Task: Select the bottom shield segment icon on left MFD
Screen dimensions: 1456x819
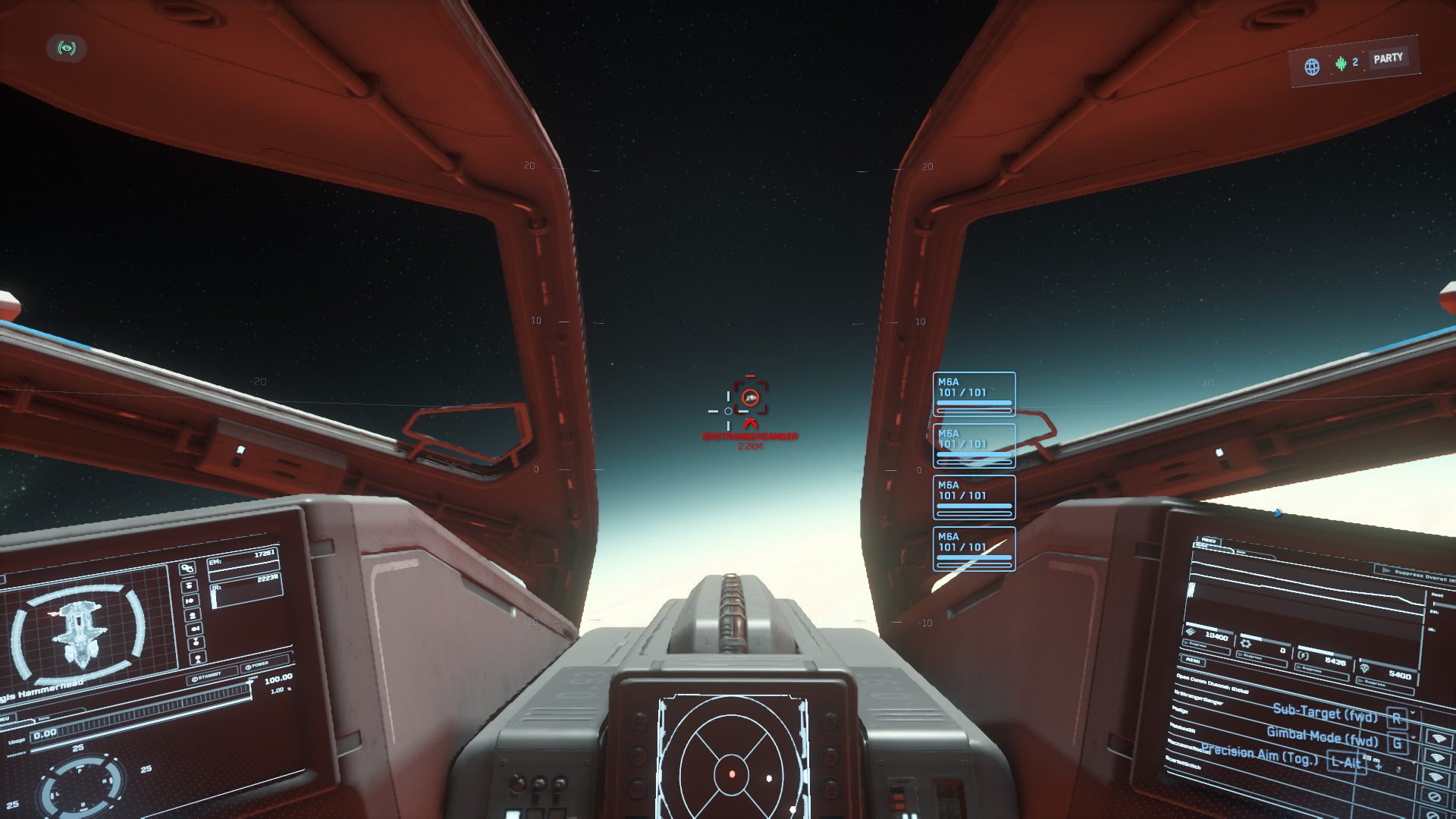Action: [x=198, y=657]
